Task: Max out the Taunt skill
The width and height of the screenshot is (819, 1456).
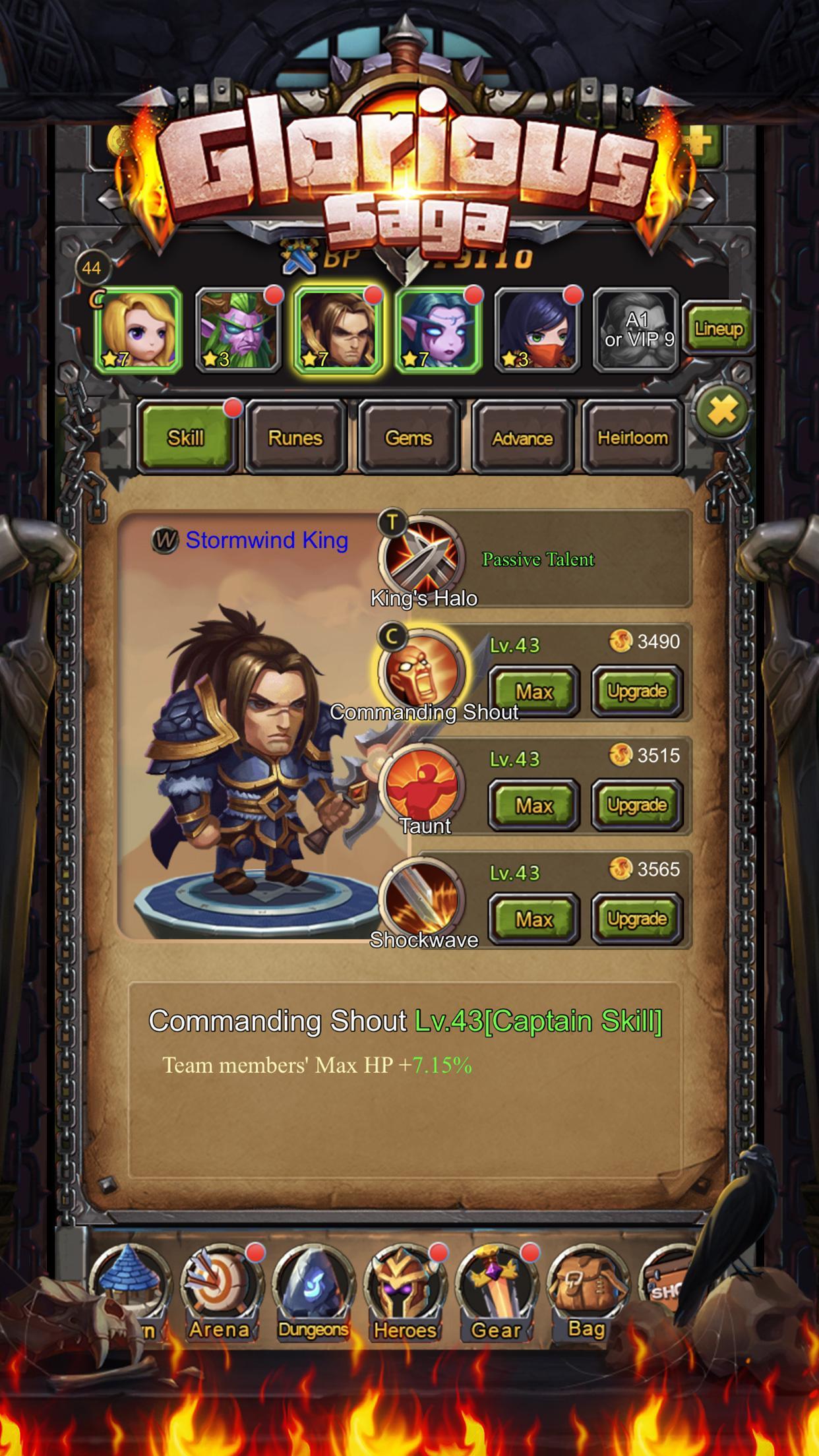Action: click(x=533, y=805)
